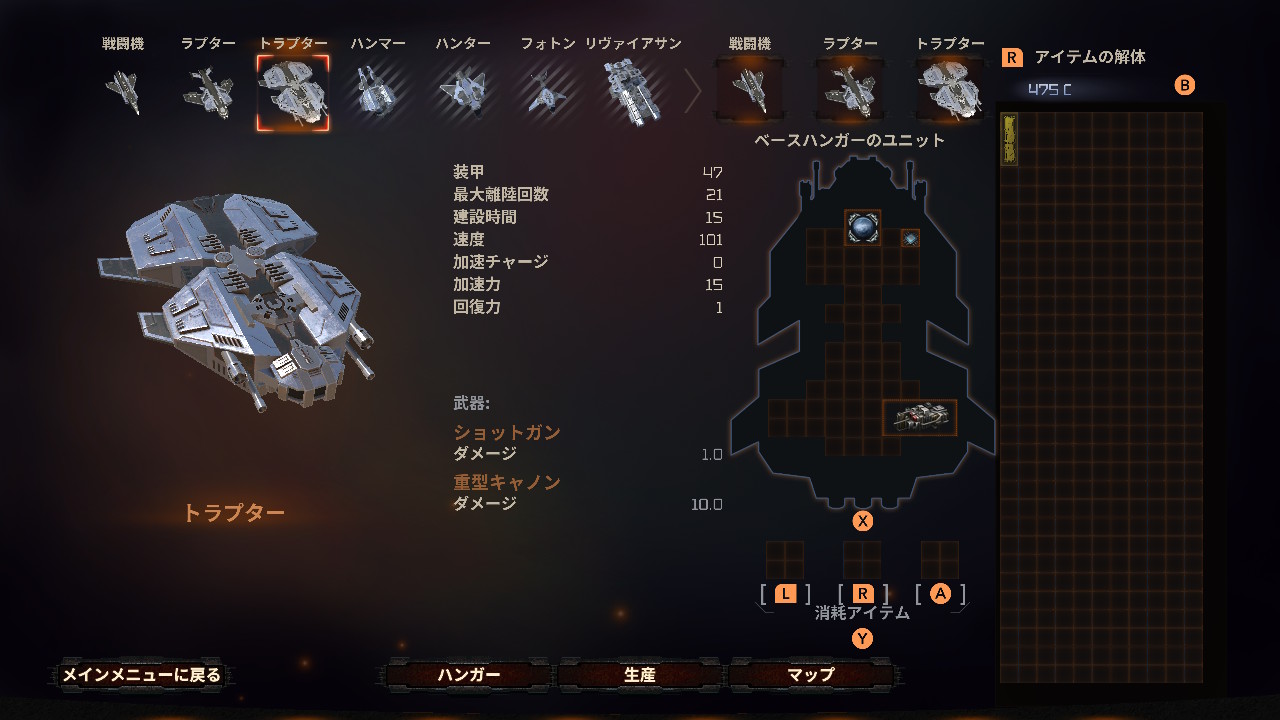The image size is (1280, 720).
Task: Toggle the X button prompt below the hangar
Action: click(862, 520)
